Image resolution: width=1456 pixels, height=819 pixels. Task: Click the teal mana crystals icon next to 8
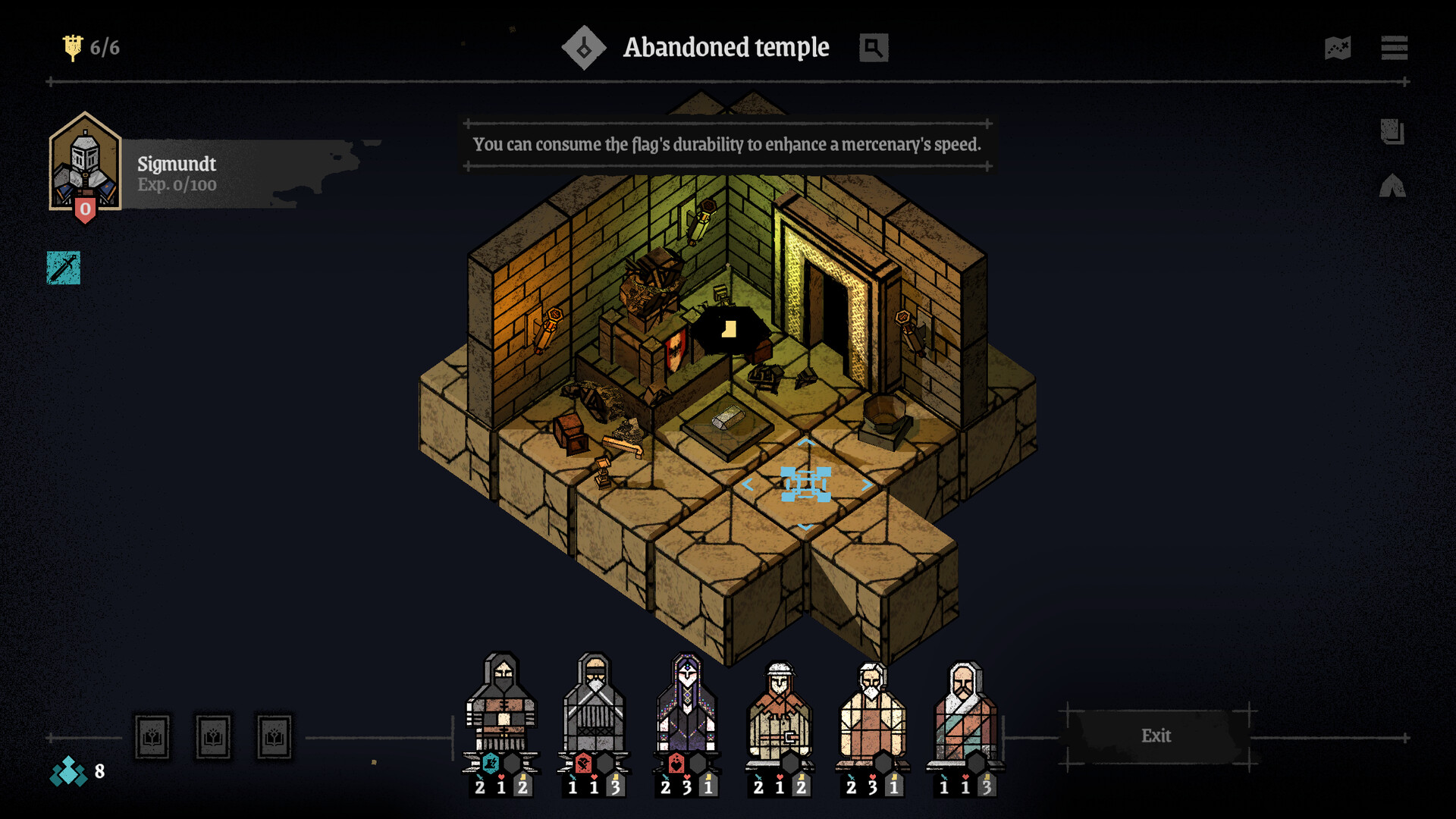point(70,773)
